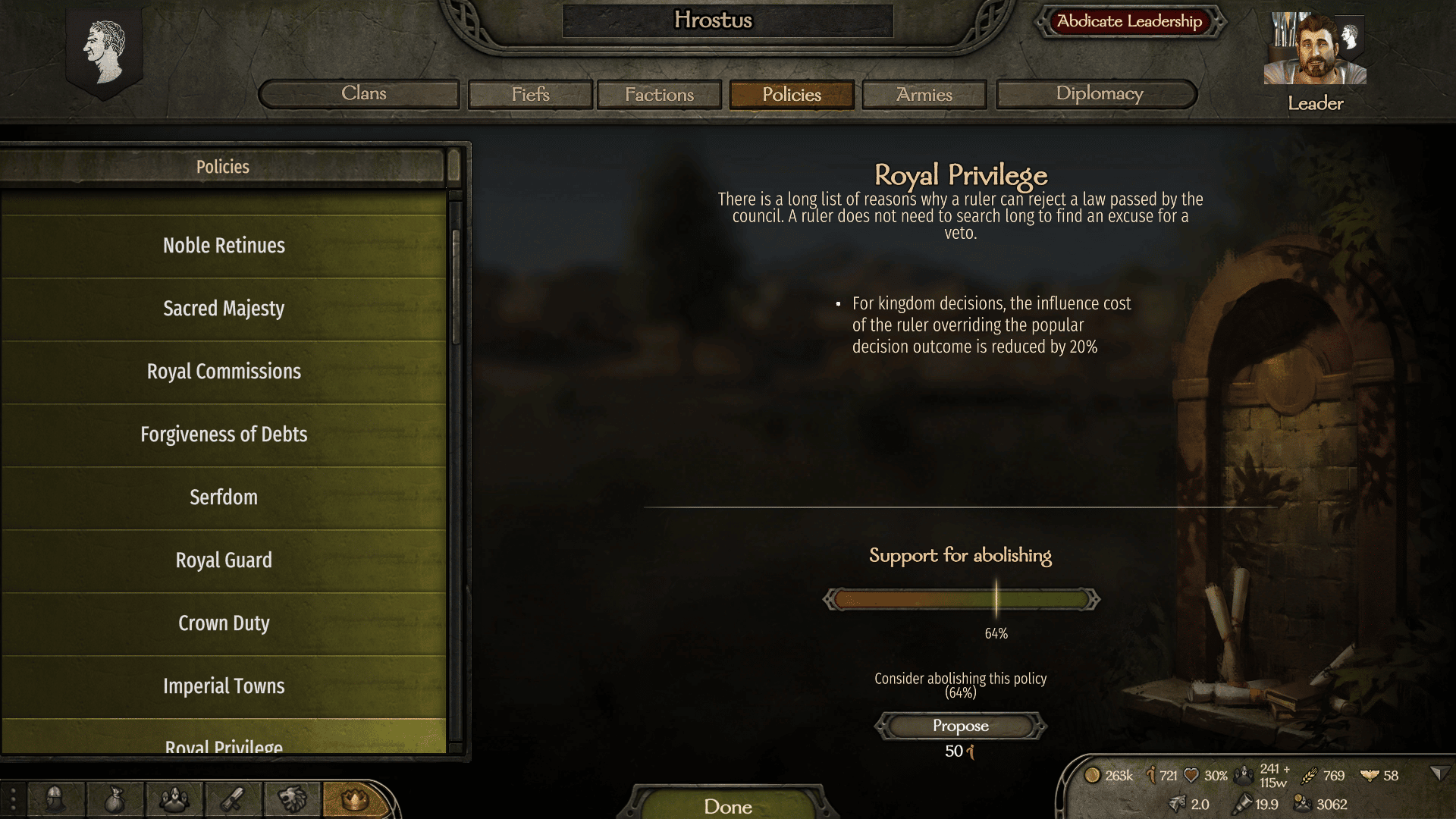Select the party icon with three figures
This screenshot has height=819, width=1456.
pyautogui.click(x=173, y=800)
